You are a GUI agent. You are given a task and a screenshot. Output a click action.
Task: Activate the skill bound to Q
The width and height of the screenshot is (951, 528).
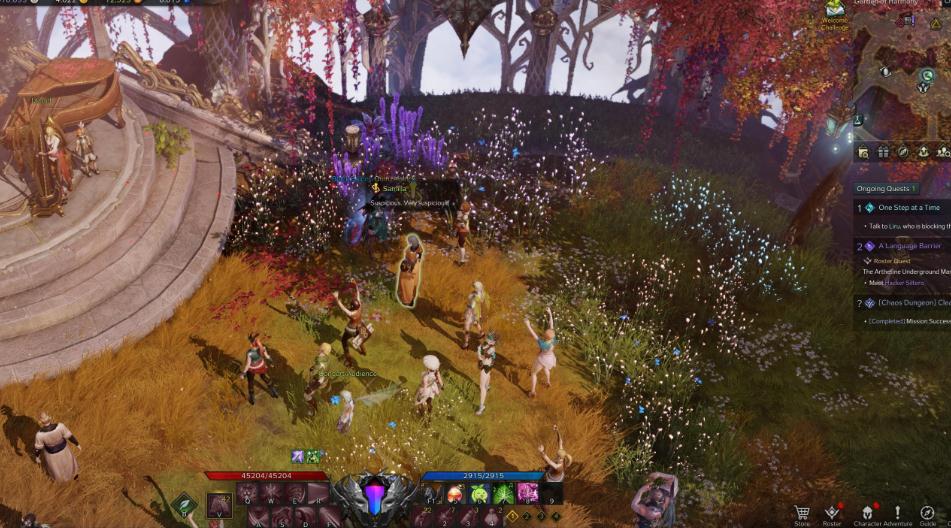tap(248, 493)
